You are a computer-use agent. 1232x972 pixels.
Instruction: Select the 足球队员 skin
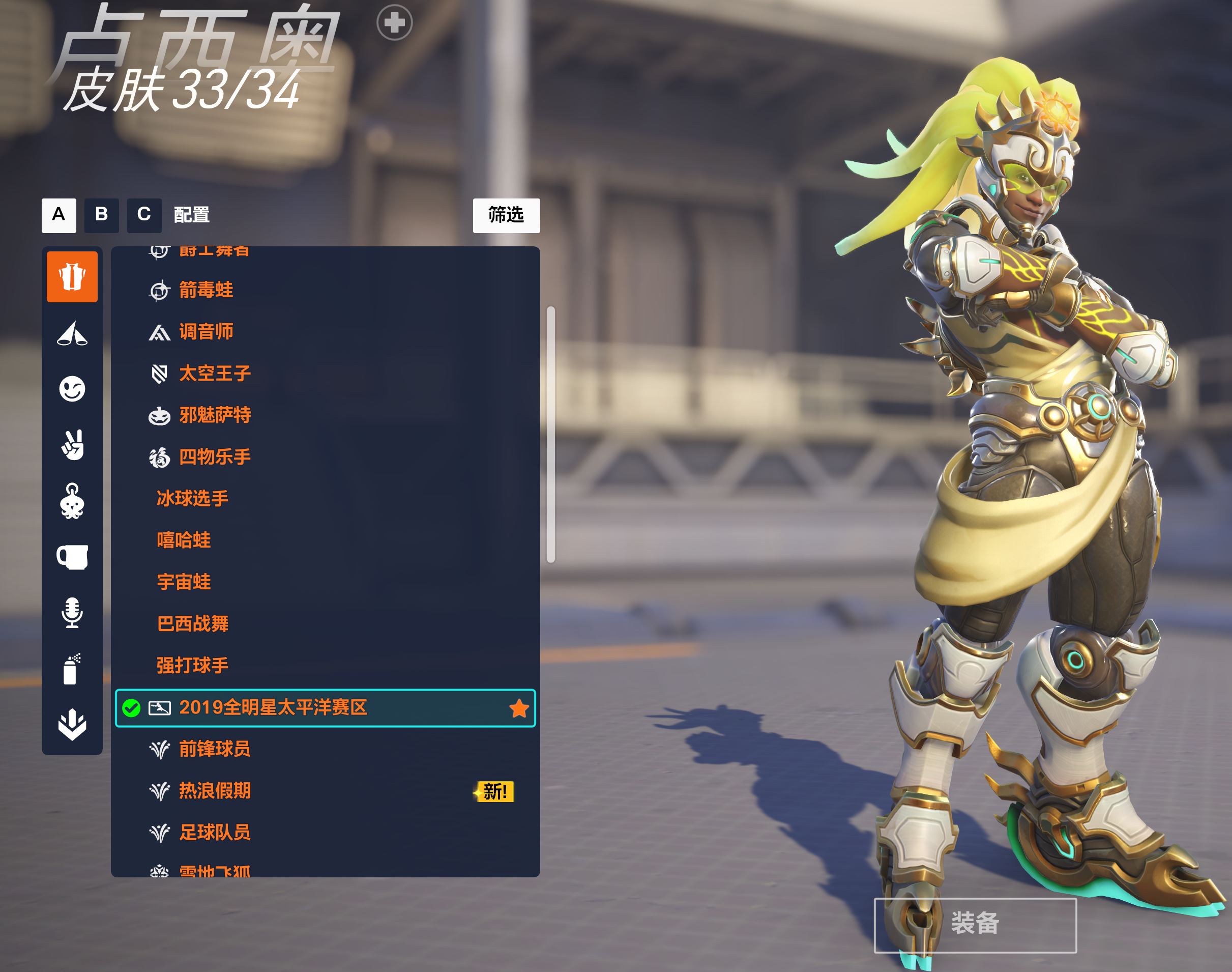[x=215, y=833]
